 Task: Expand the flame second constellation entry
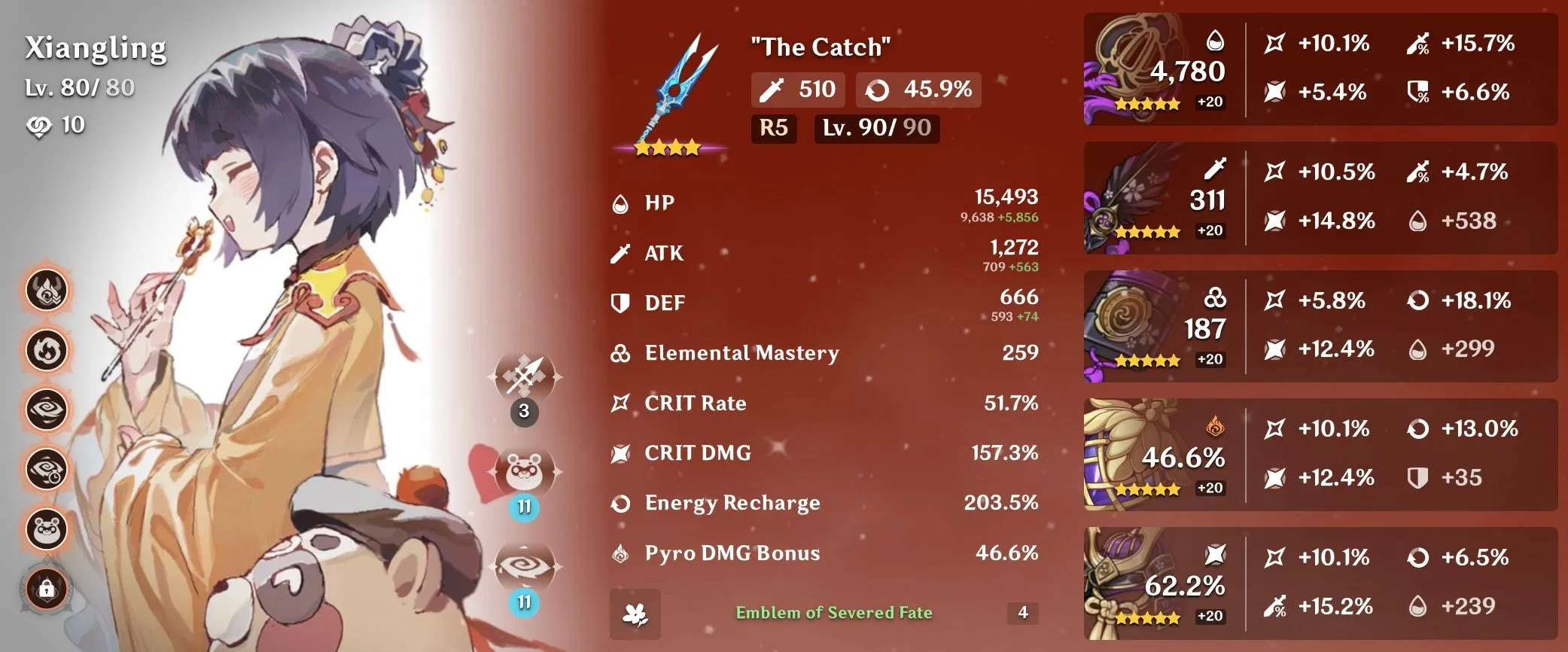point(47,350)
